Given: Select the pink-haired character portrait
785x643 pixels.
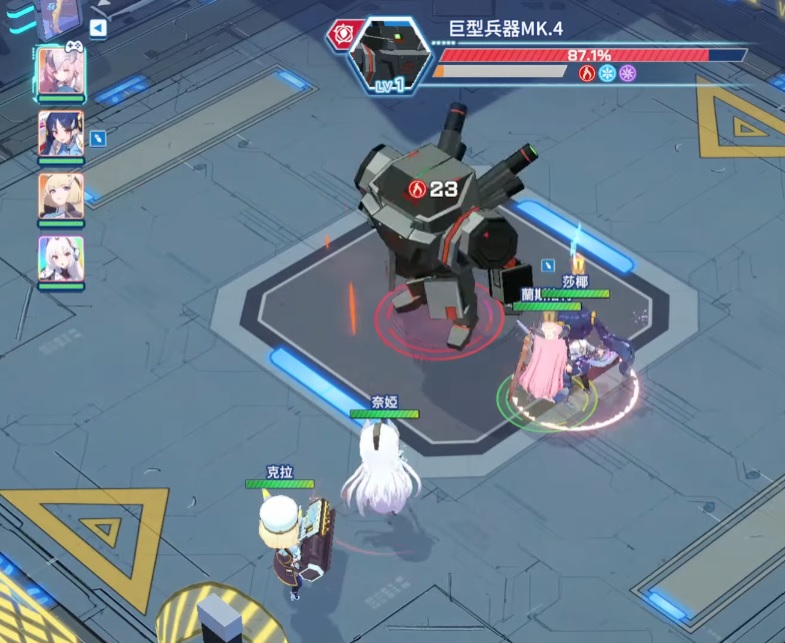Looking at the screenshot, I should point(61,70).
